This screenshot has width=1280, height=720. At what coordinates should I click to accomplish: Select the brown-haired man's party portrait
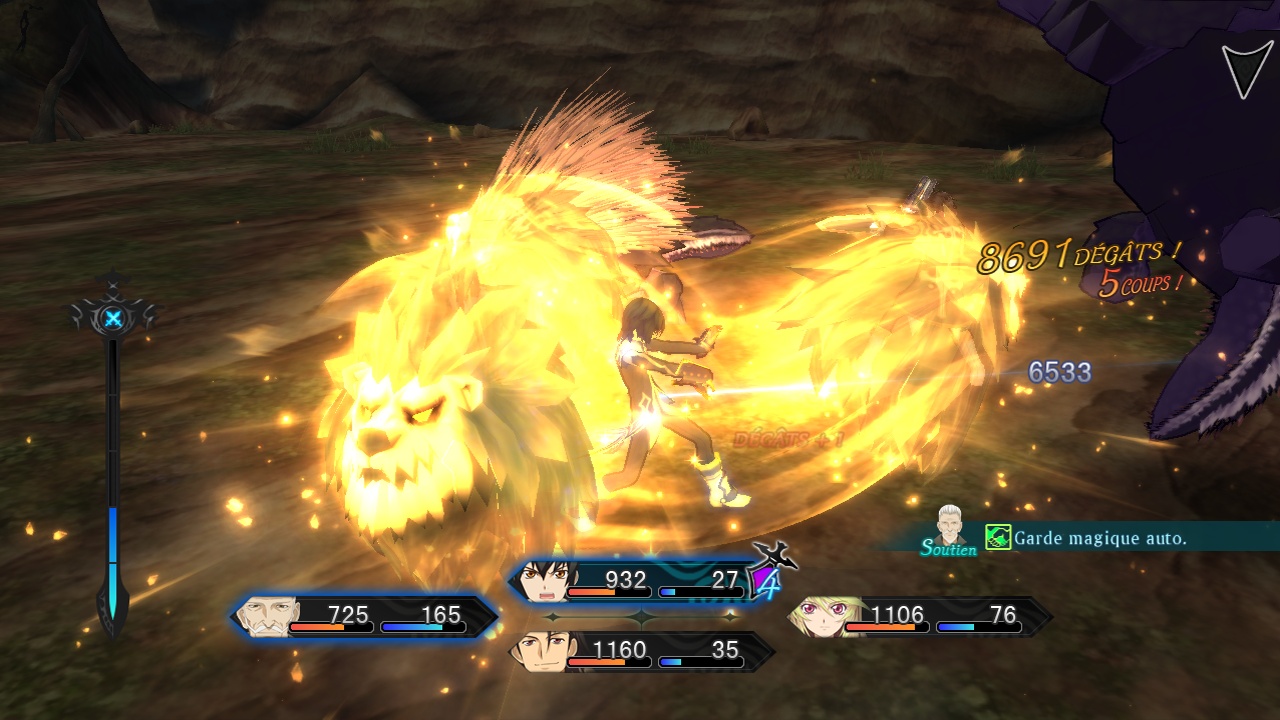539,651
